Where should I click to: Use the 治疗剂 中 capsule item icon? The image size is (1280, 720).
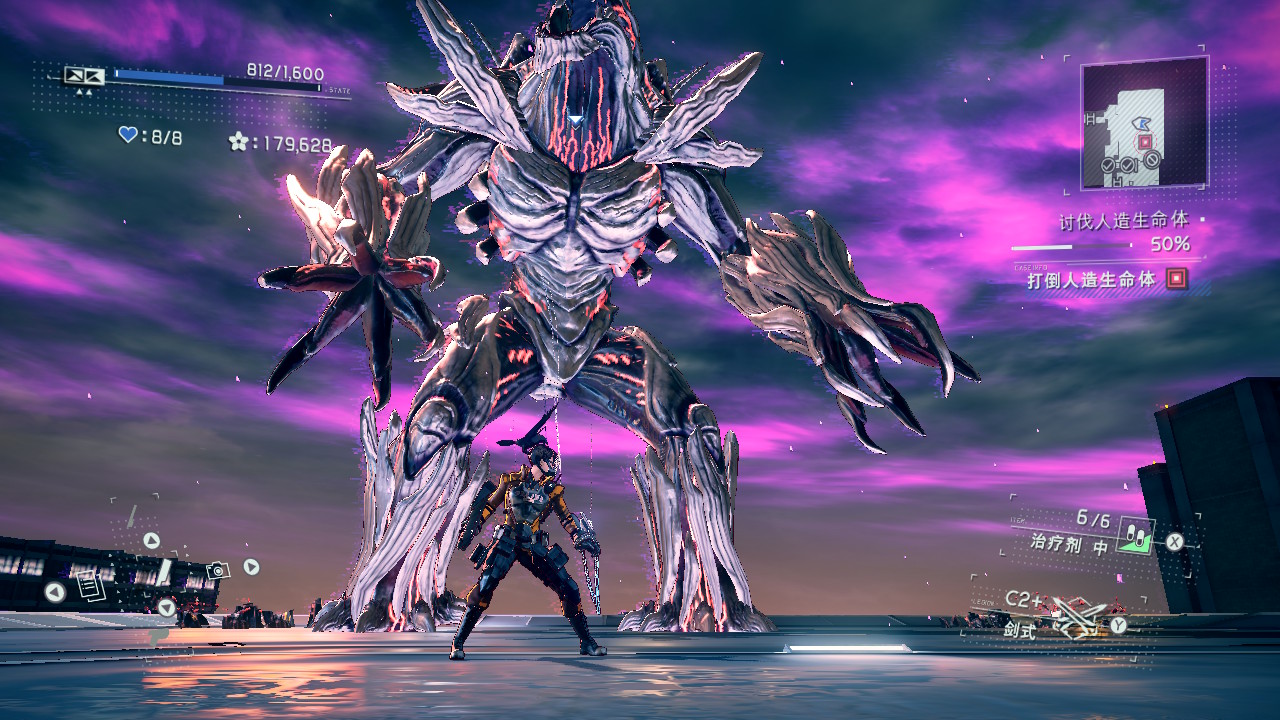click(x=1136, y=537)
